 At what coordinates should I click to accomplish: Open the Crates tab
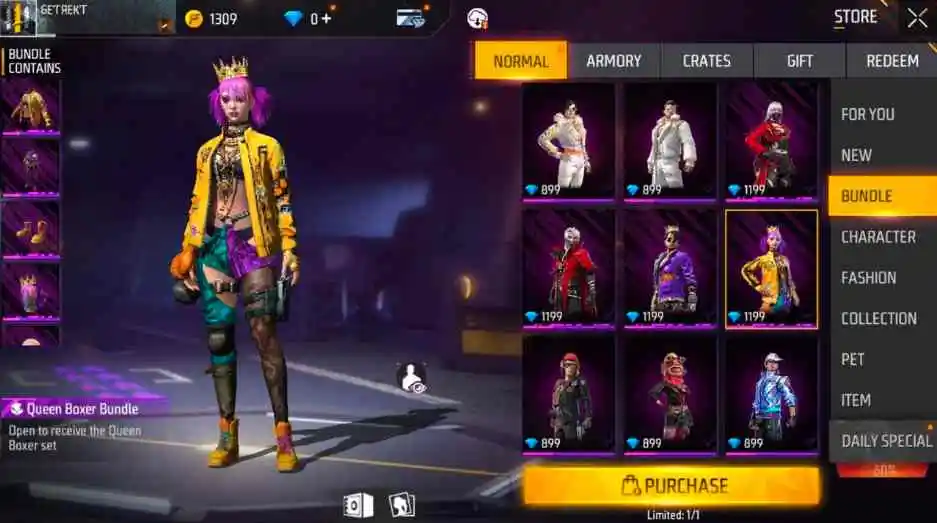pyautogui.click(x=706, y=61)
